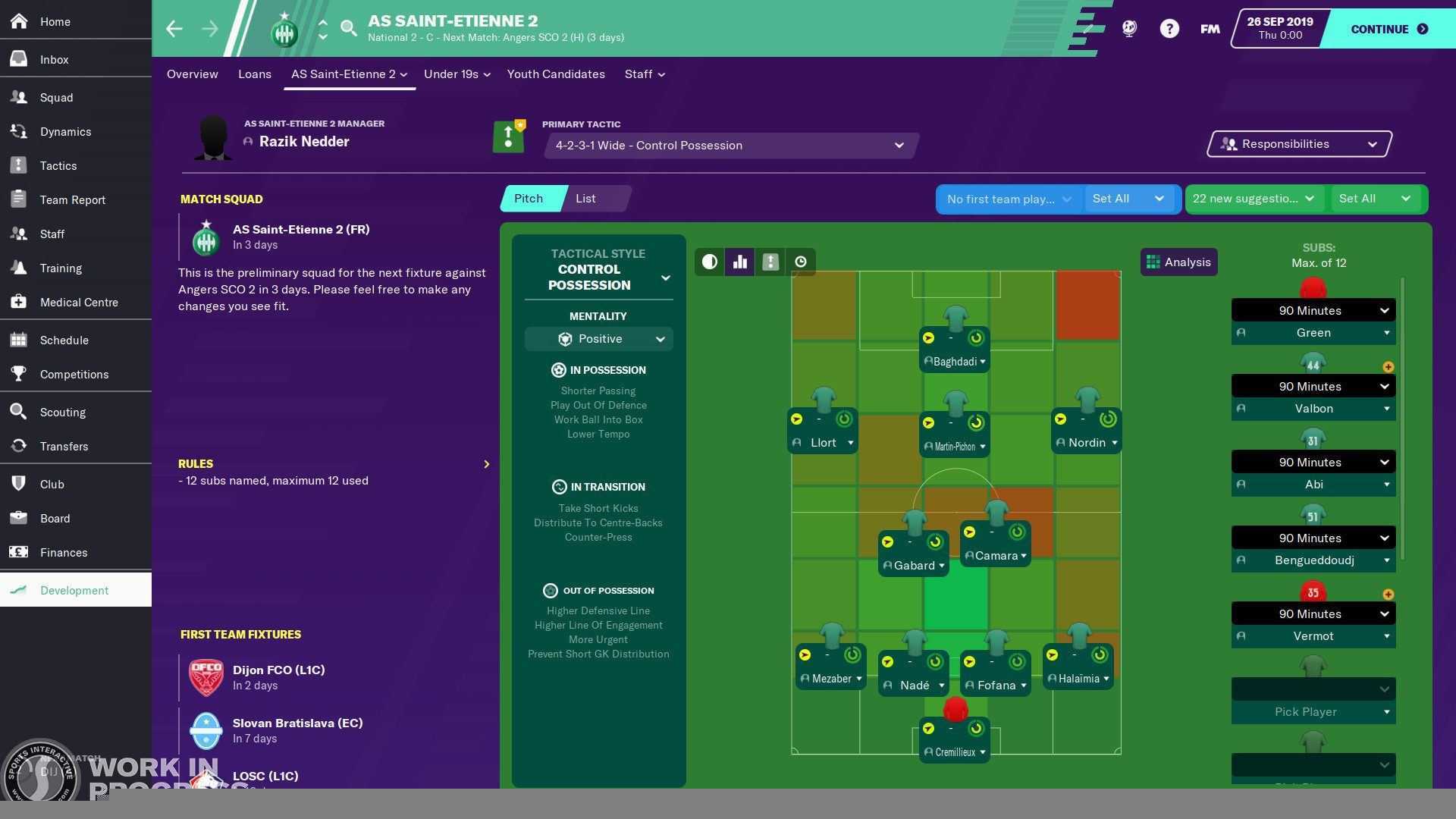Select the match time pitch view icon
Screen dimensions: 1456x819
801,262
